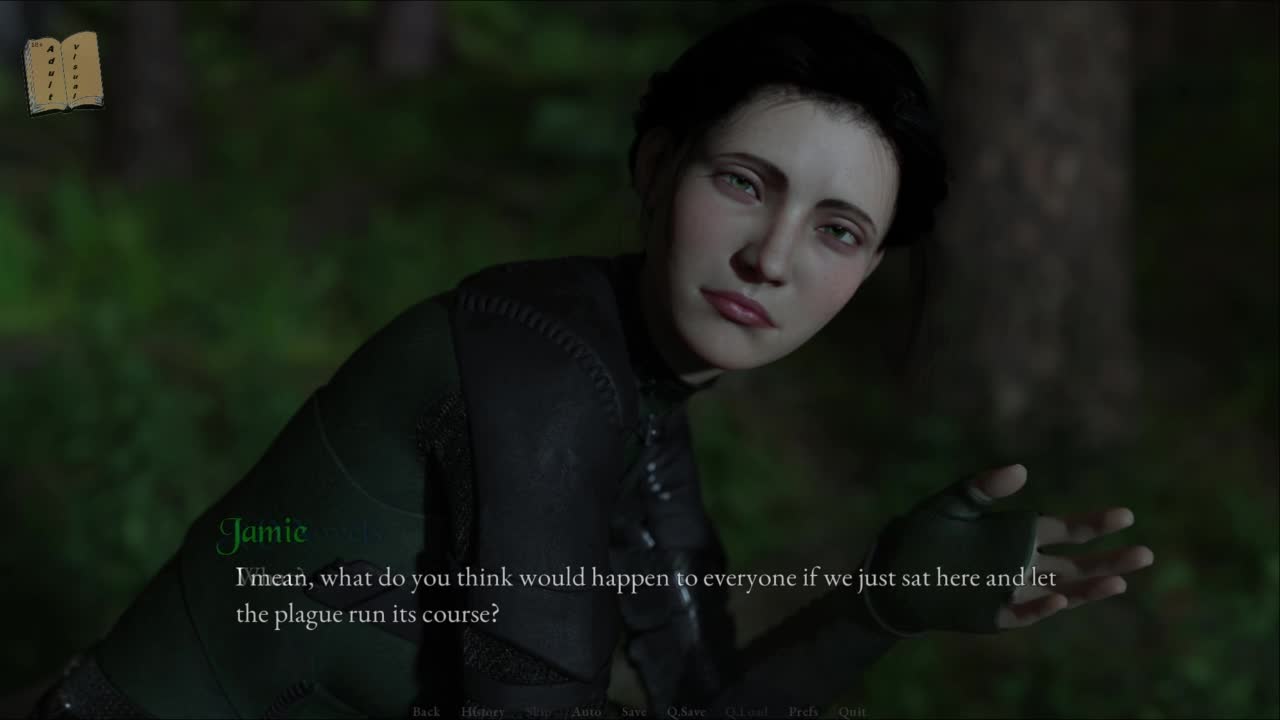Quick save with Q.Save

(686, 711)
